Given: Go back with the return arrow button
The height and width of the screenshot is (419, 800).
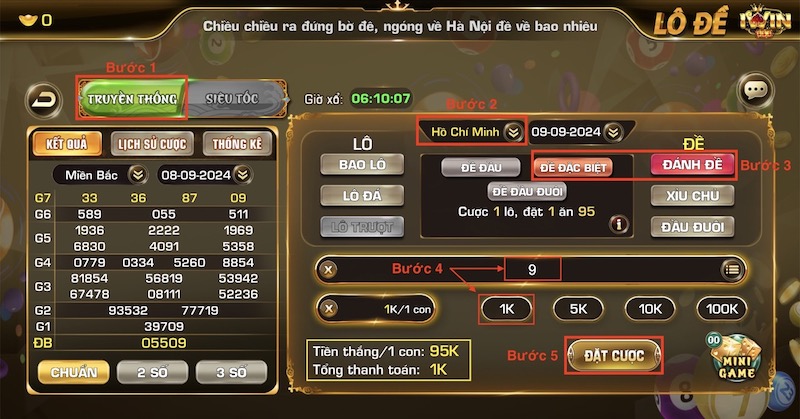Looking at the screenshot, I should [44, 99].
